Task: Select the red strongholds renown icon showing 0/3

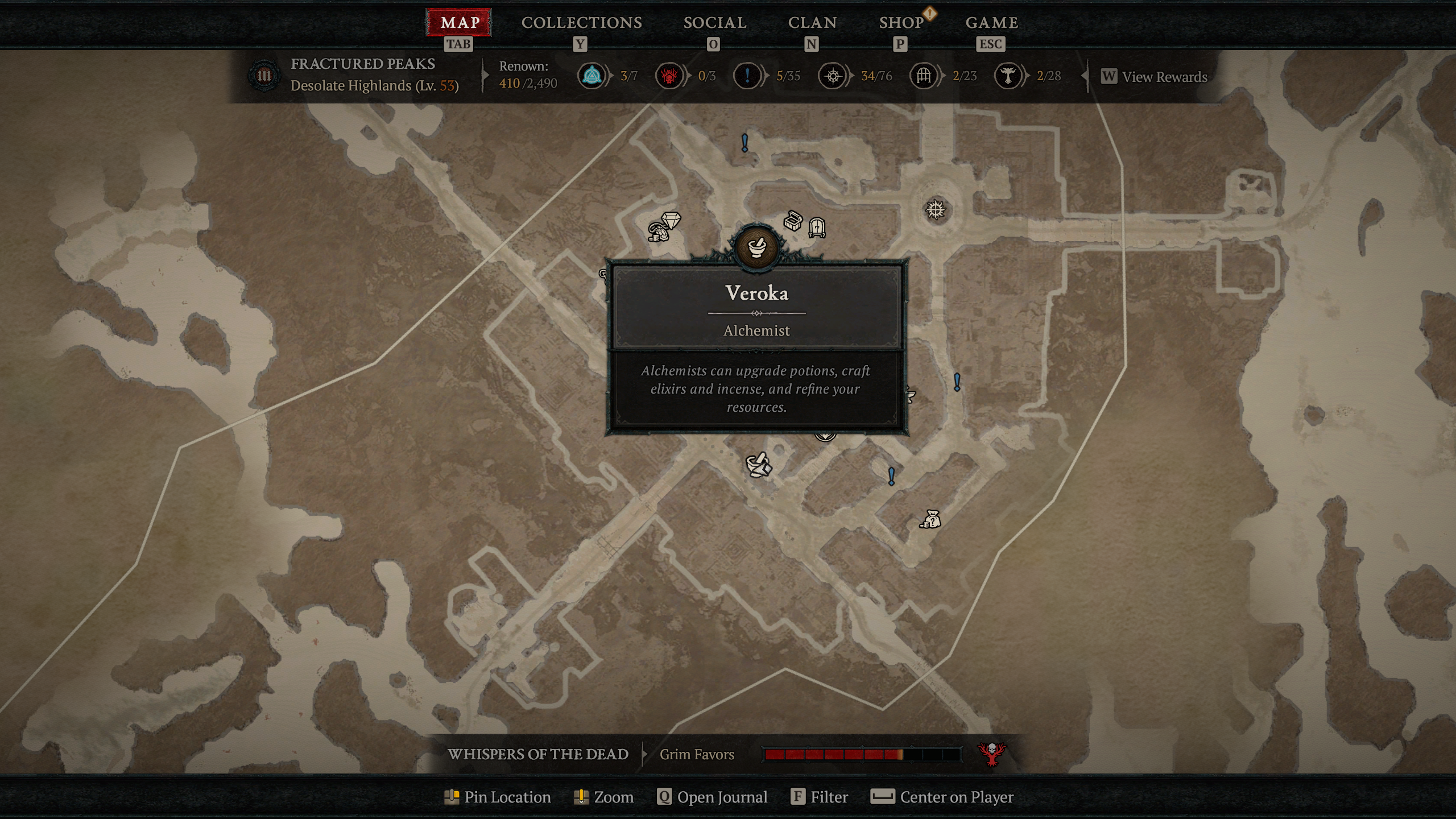Action: pos(669,76)
